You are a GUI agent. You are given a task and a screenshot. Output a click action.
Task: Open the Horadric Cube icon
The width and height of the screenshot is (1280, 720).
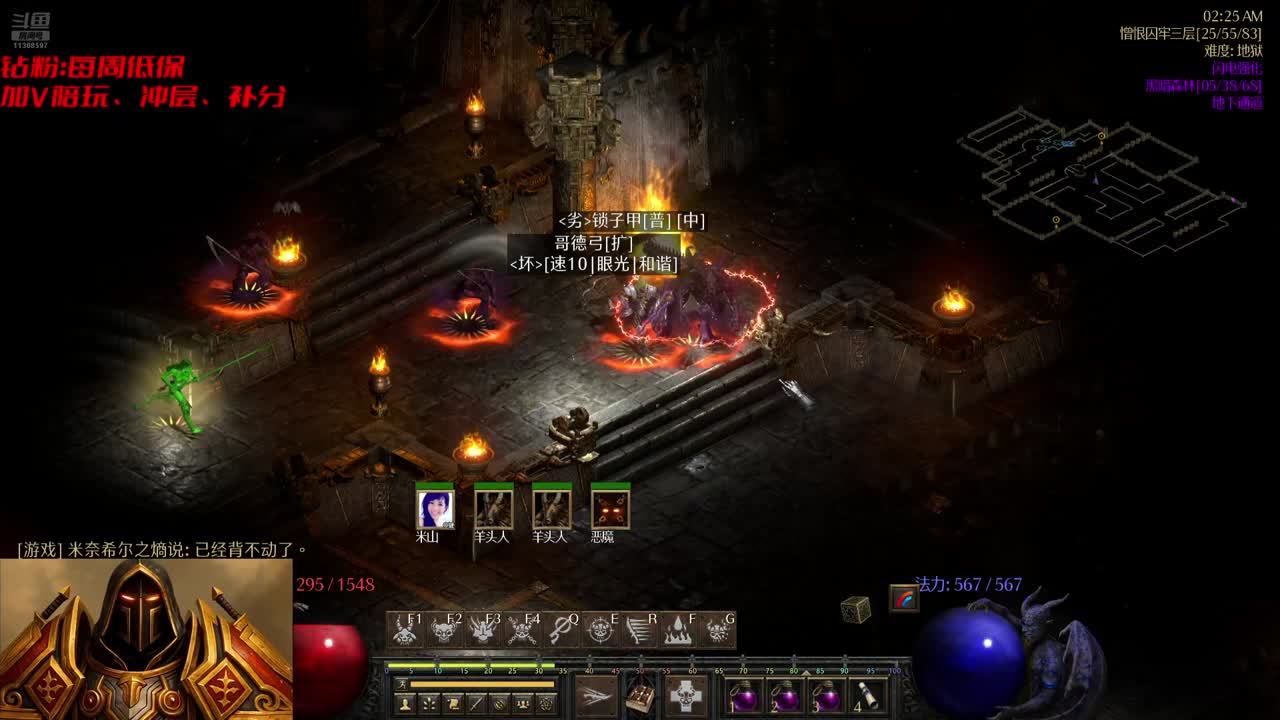point(855,609)
